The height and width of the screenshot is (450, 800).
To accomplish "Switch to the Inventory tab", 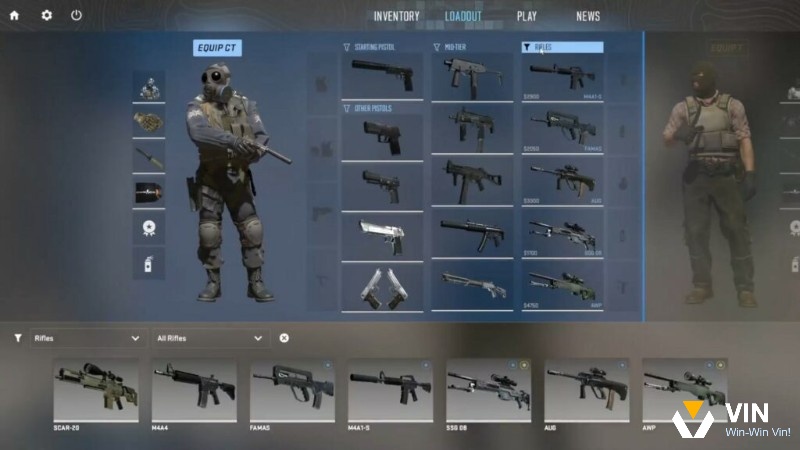I will click(397, 17).
